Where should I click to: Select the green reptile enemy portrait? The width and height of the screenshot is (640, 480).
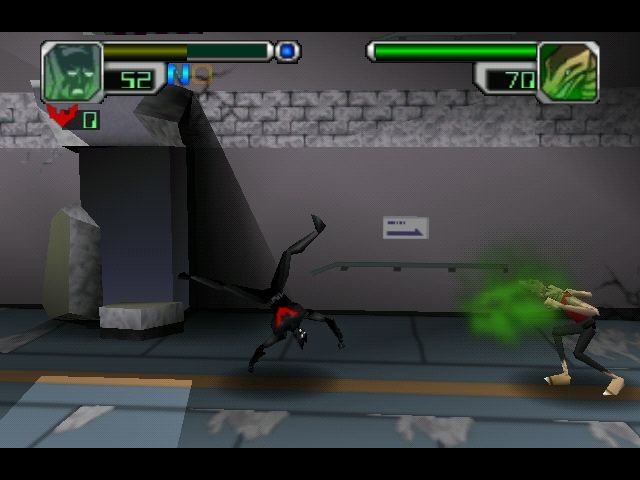pyautogui.click(x=568, y=72)
